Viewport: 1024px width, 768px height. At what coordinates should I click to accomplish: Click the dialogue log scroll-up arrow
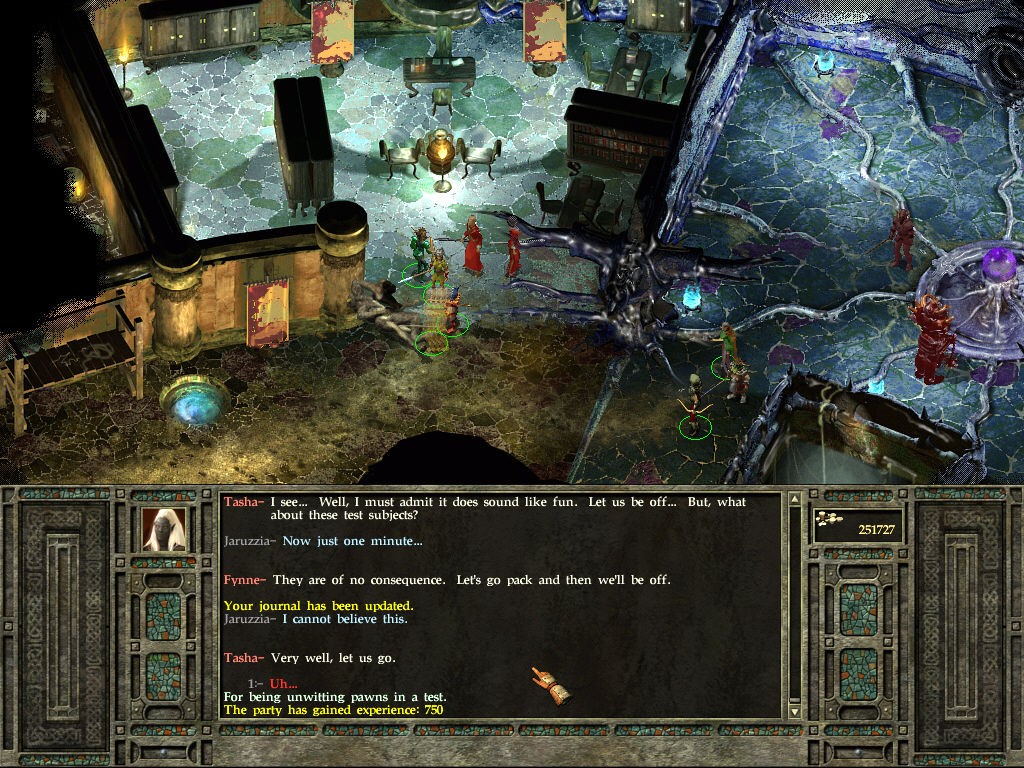(x=795, y=499)
